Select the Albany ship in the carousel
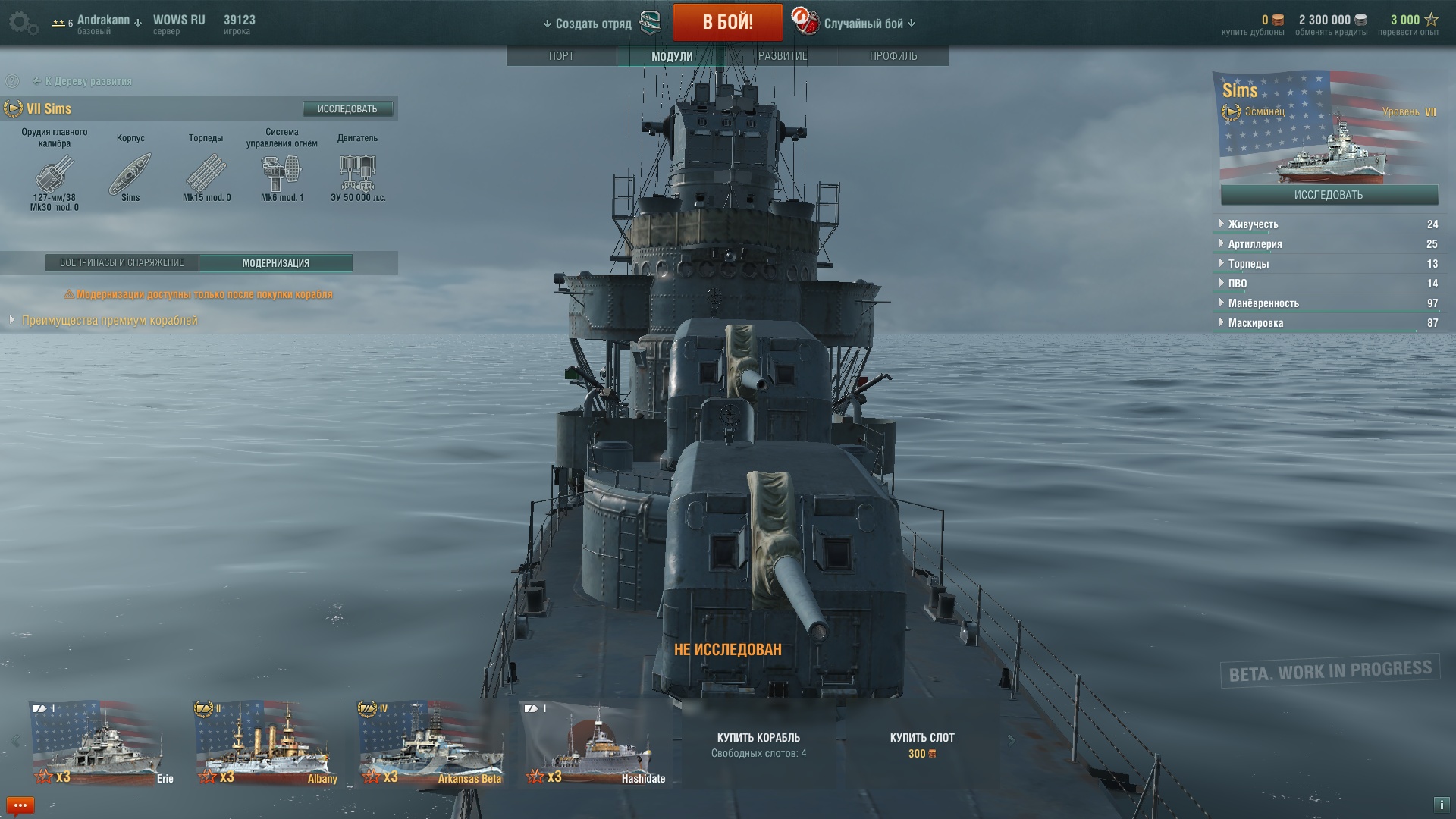Viewport: 1456px width, 819px height. tap(265, 743)
